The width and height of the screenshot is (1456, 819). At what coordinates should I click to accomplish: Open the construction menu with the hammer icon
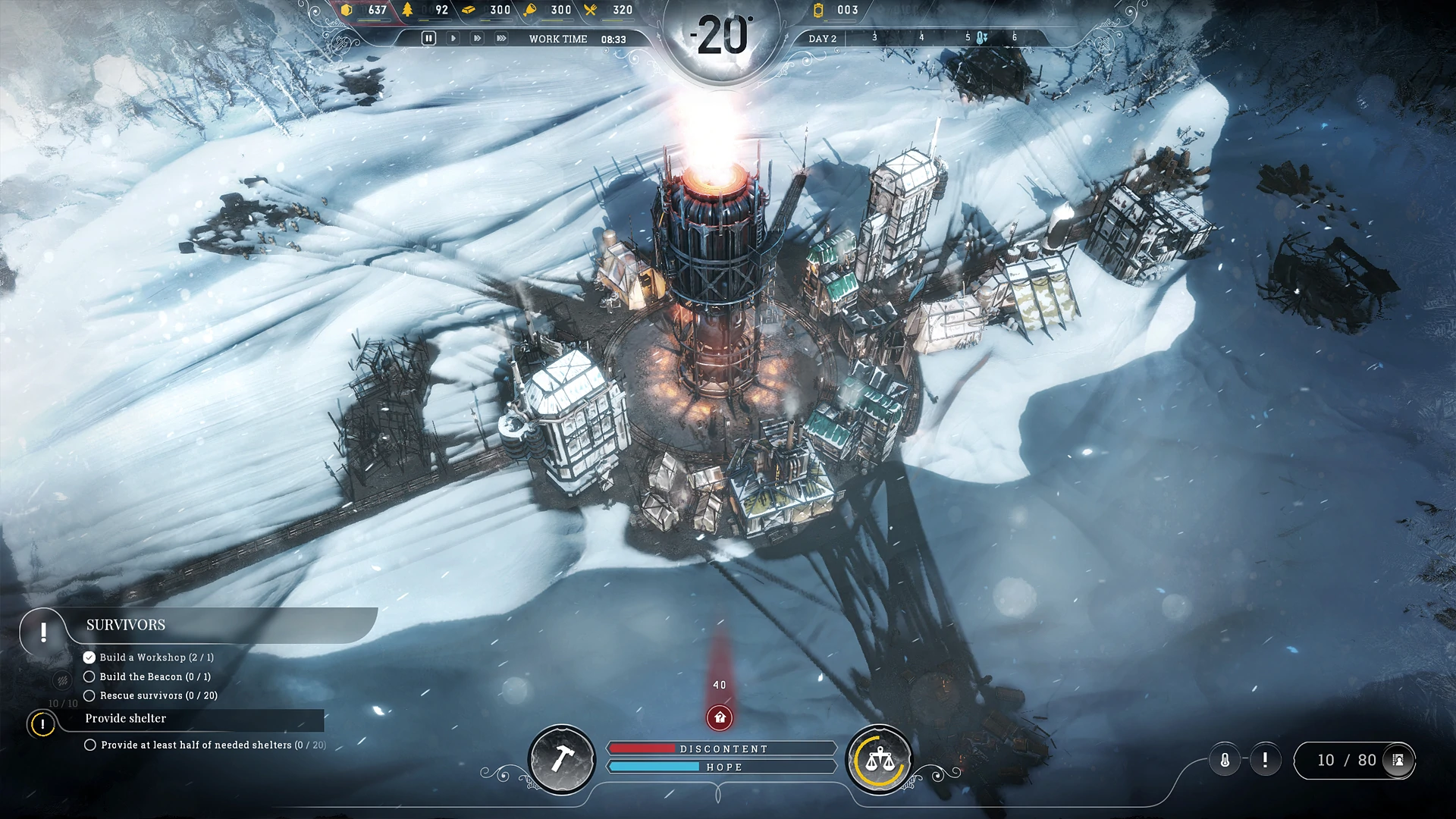point(562,760)
